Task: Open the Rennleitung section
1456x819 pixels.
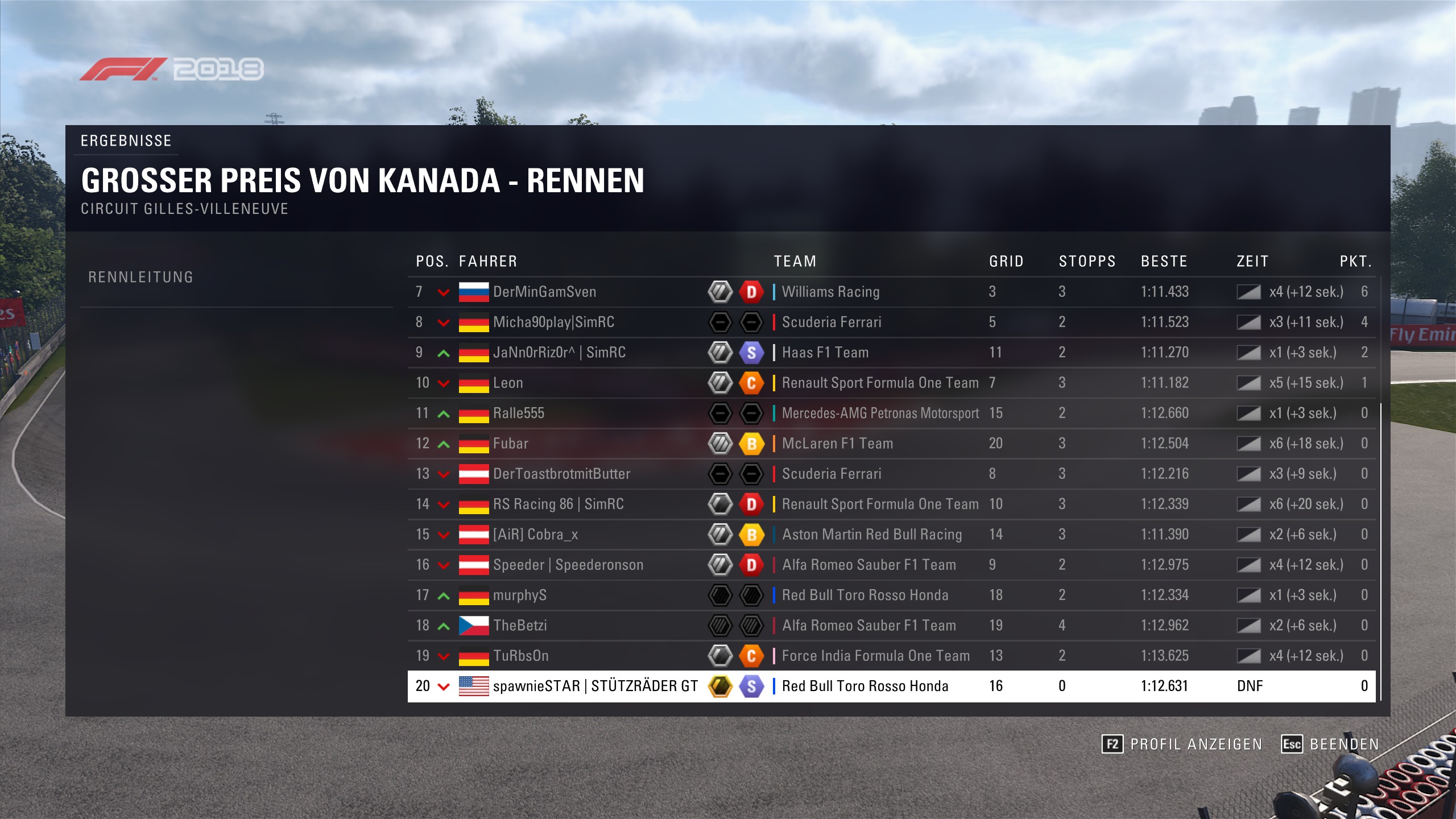Action: [140, 278]
